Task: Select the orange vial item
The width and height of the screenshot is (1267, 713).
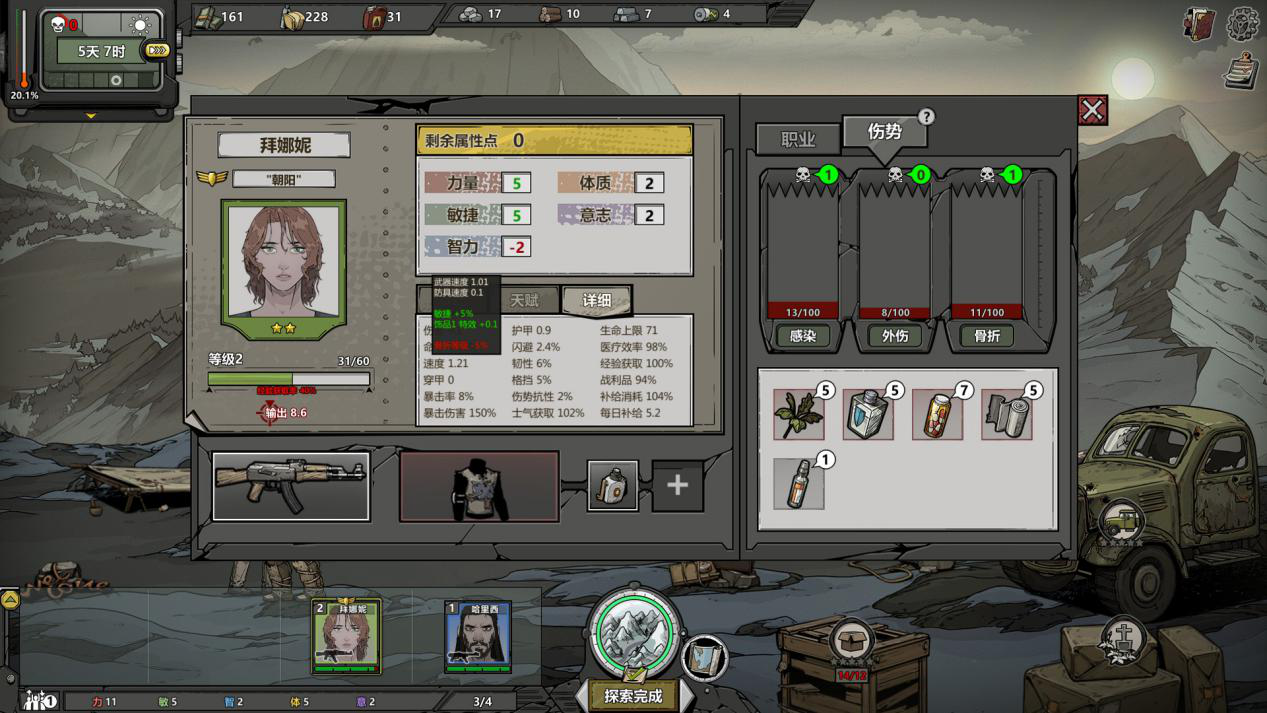Action: 799,484
